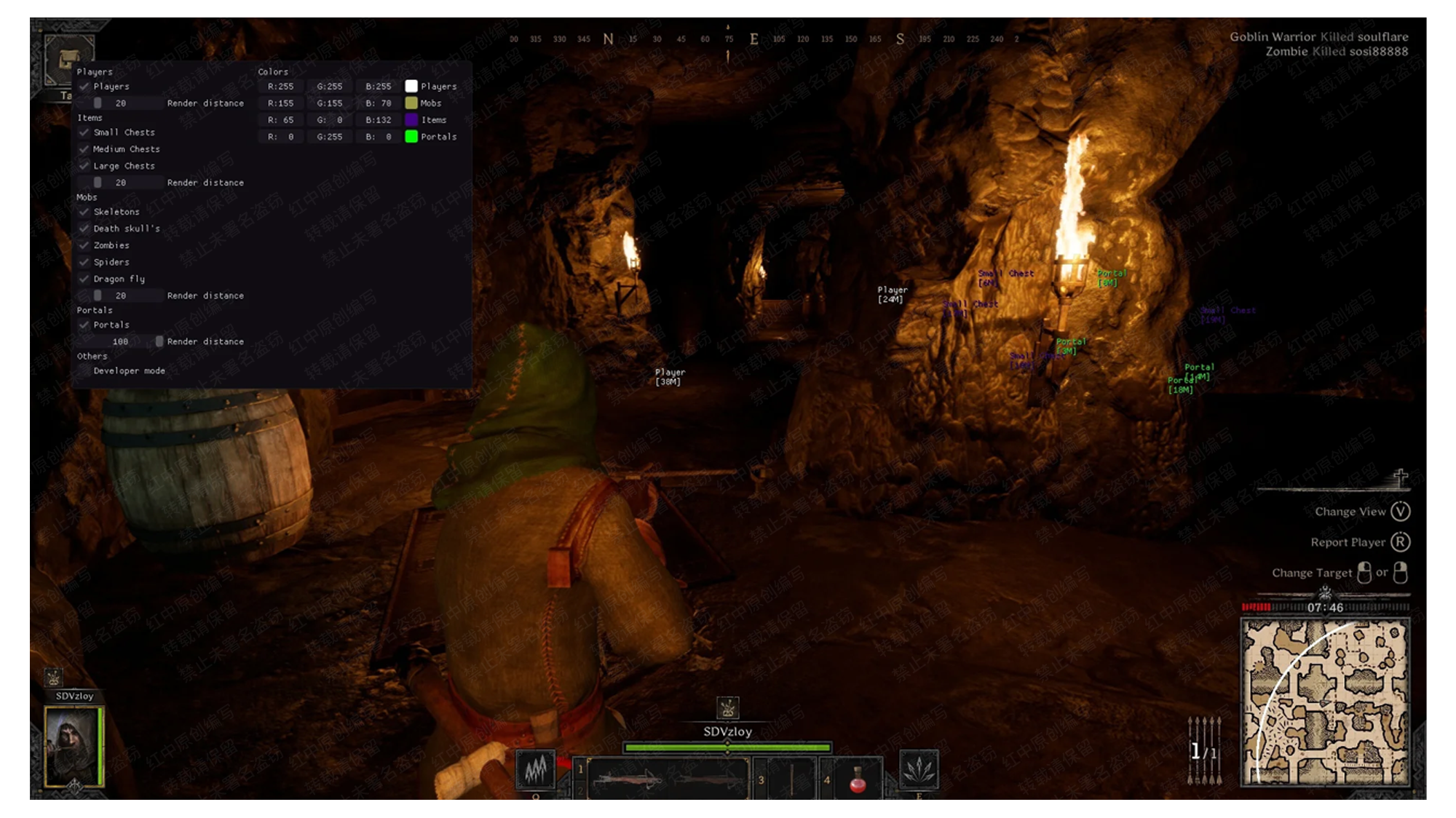Open the olive Mobs color swatch
Image resolution: width=1456 pixels, height=818 pixels.
click(x=411, y=103)
